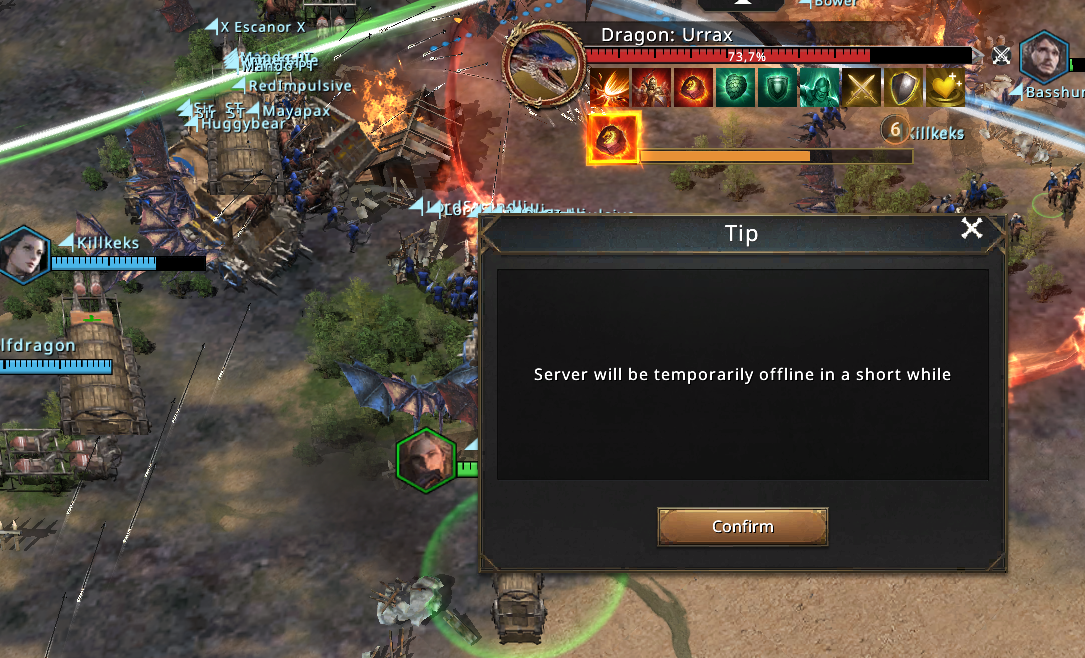
Task: Click the golden heart buff icon
Action: click(945, 87)
